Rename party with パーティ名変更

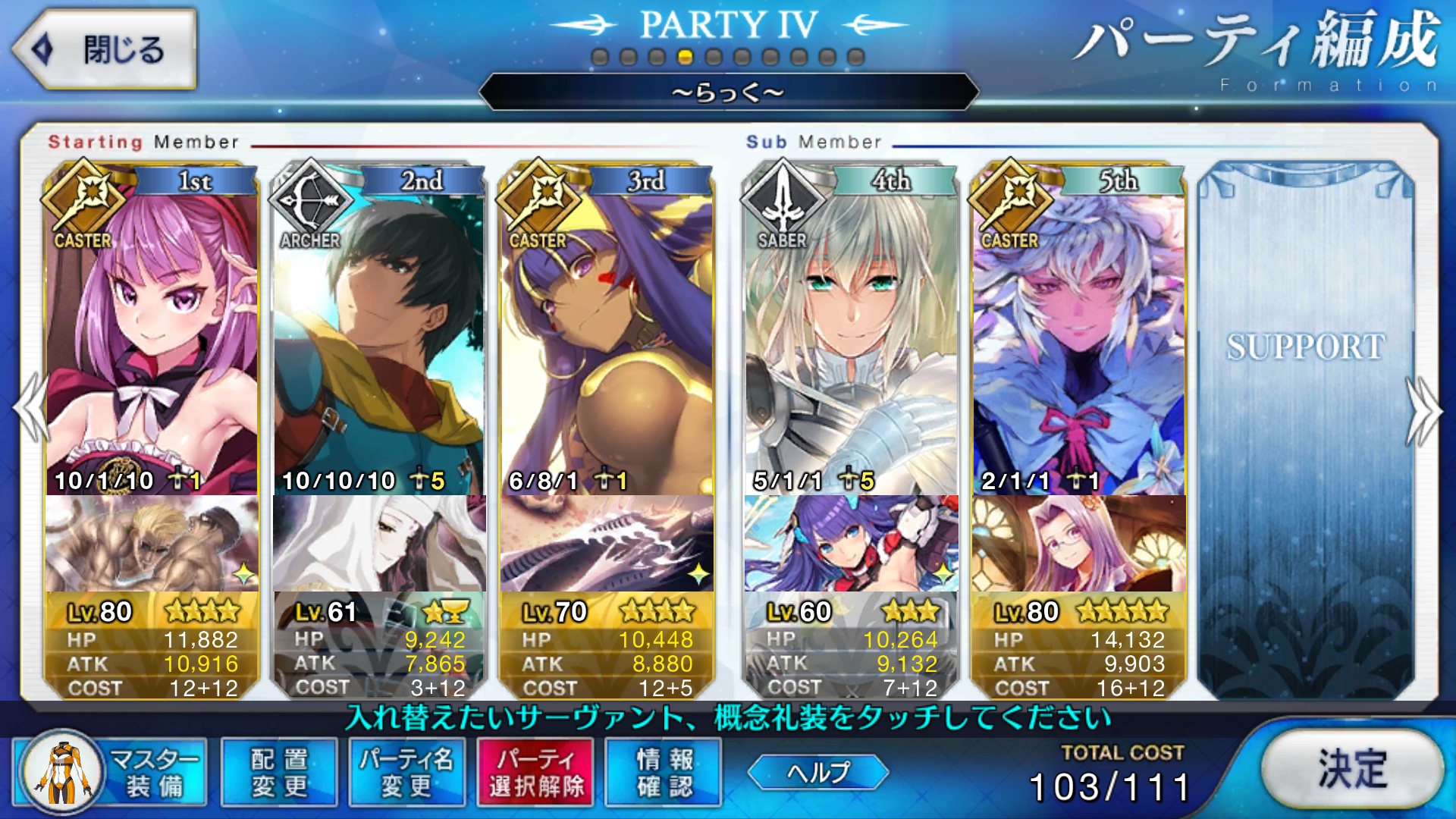[407, 772]
